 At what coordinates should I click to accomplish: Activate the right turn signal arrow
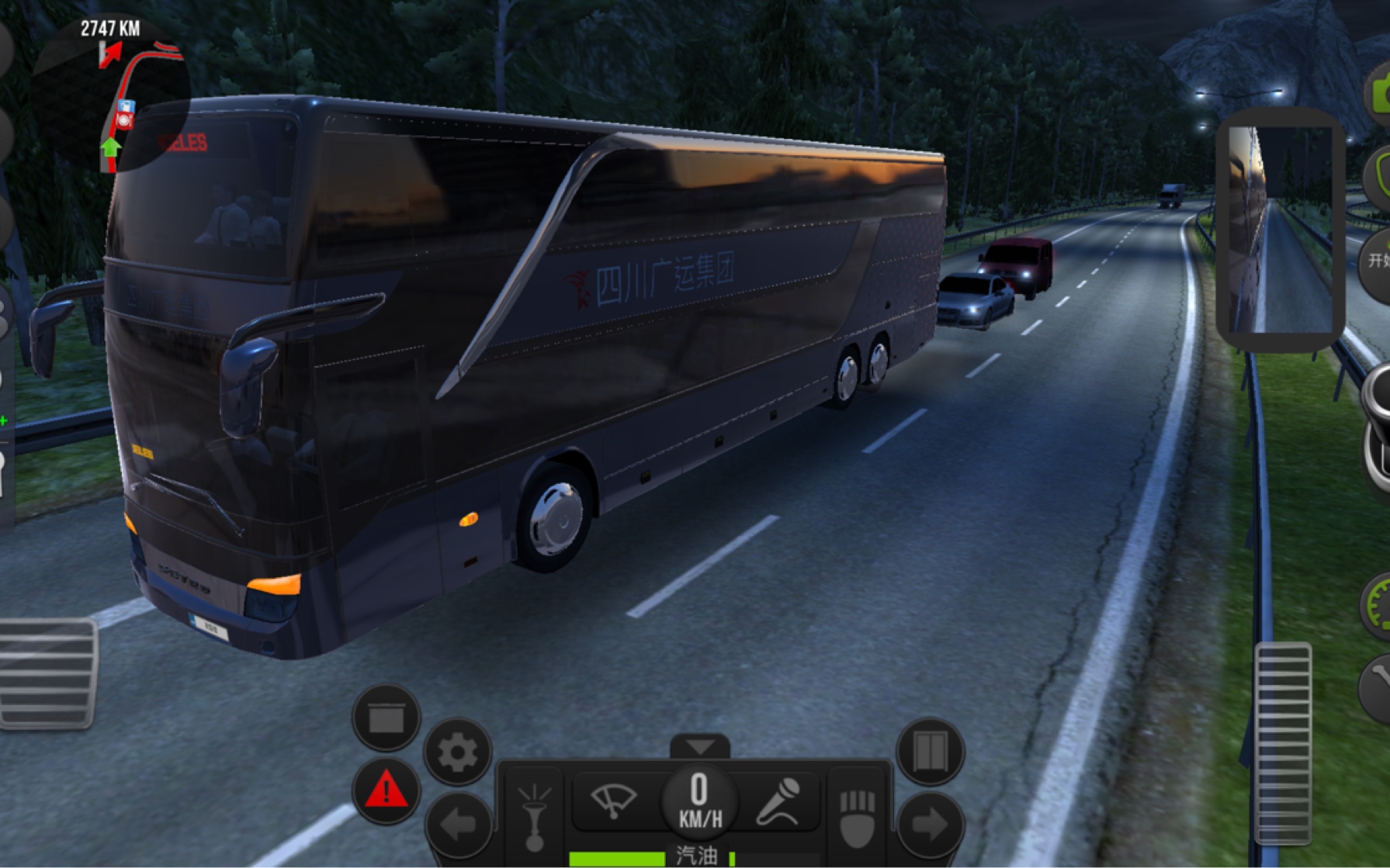pyautogui.click(x=930, y=825)
